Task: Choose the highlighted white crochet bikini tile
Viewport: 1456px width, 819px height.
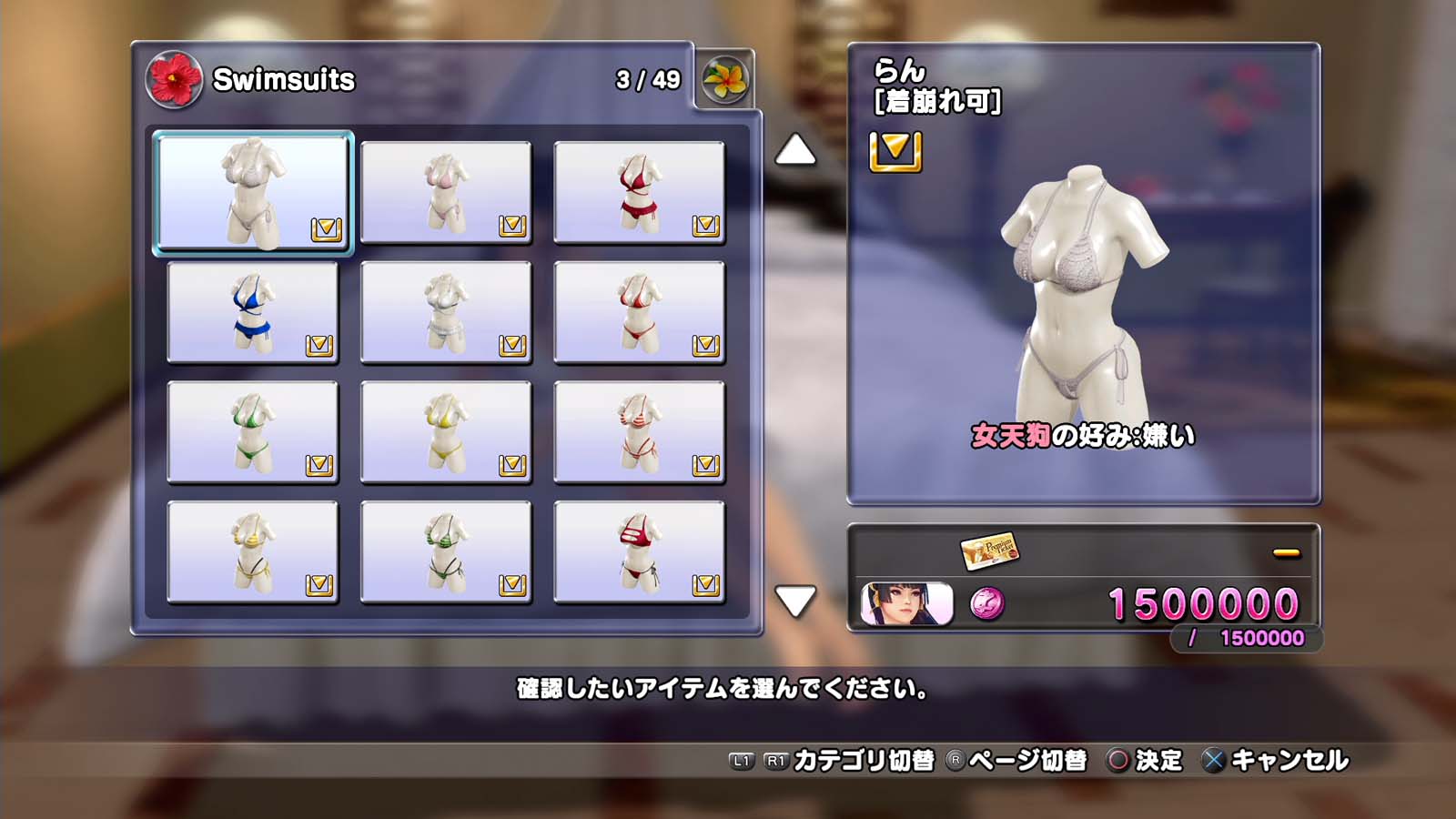Action: [x=252, y=192]
